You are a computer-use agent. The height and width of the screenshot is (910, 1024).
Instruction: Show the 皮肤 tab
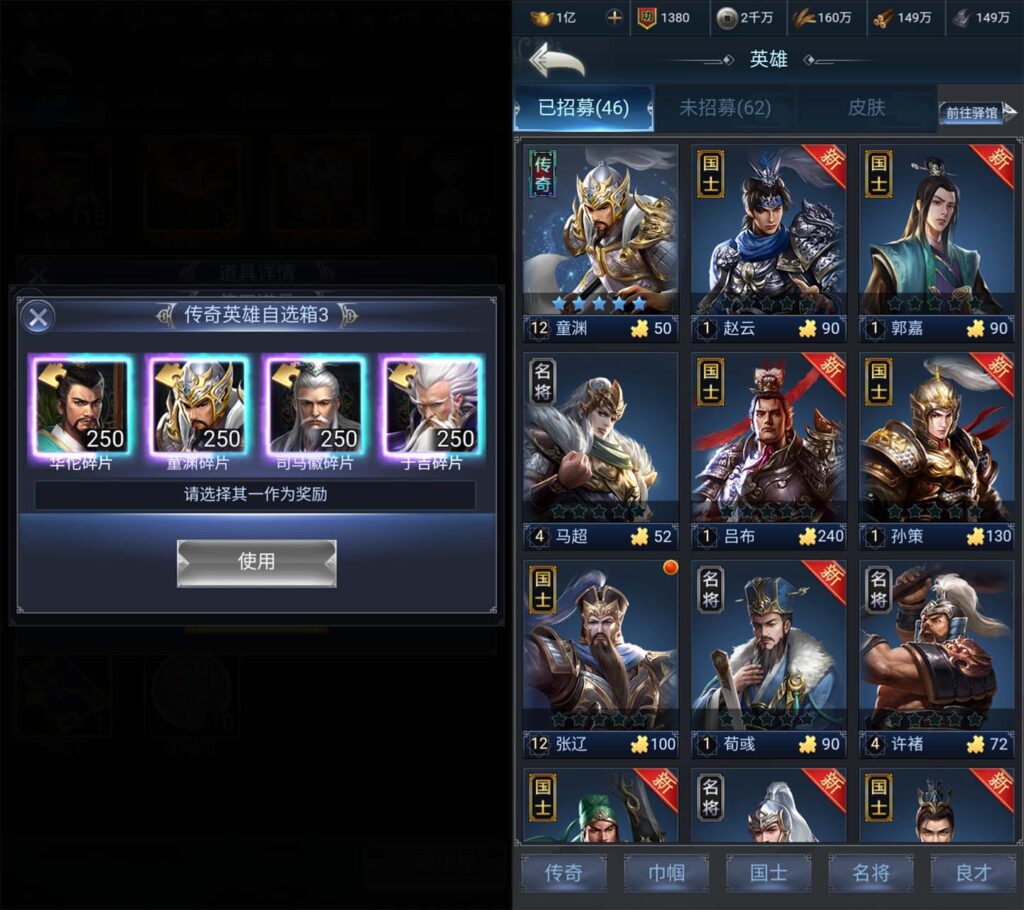(866, 108)
